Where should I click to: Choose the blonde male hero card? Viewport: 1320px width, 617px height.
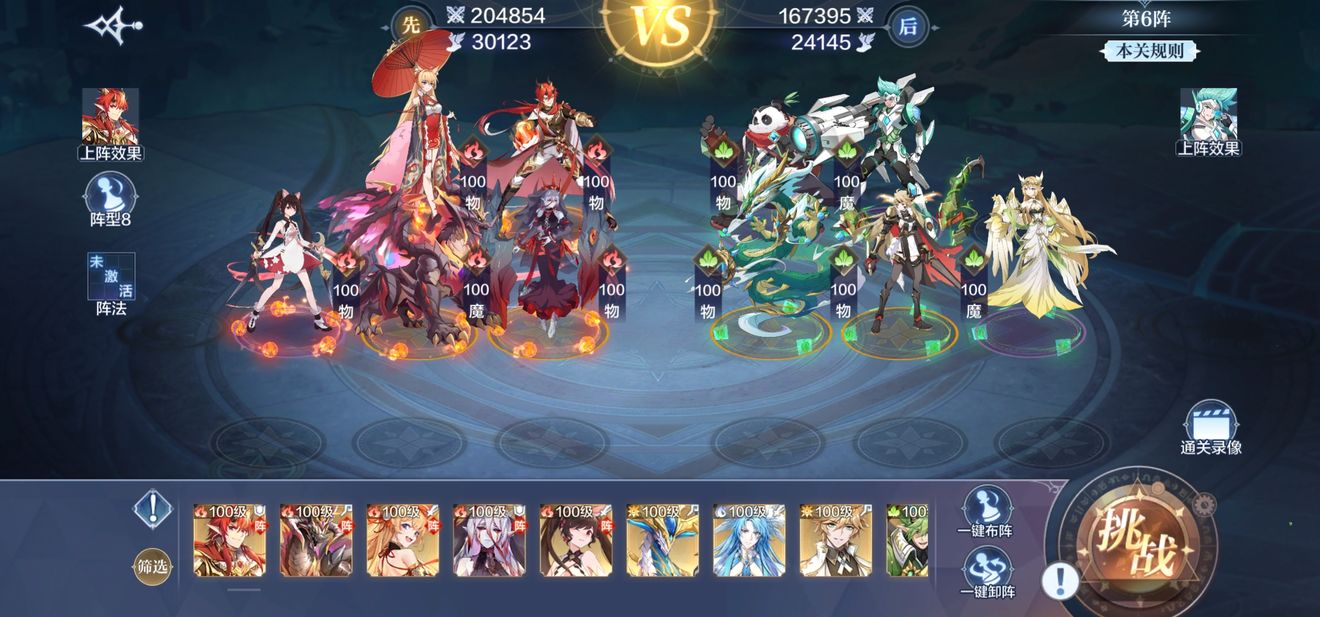click(x=836, y=540)
